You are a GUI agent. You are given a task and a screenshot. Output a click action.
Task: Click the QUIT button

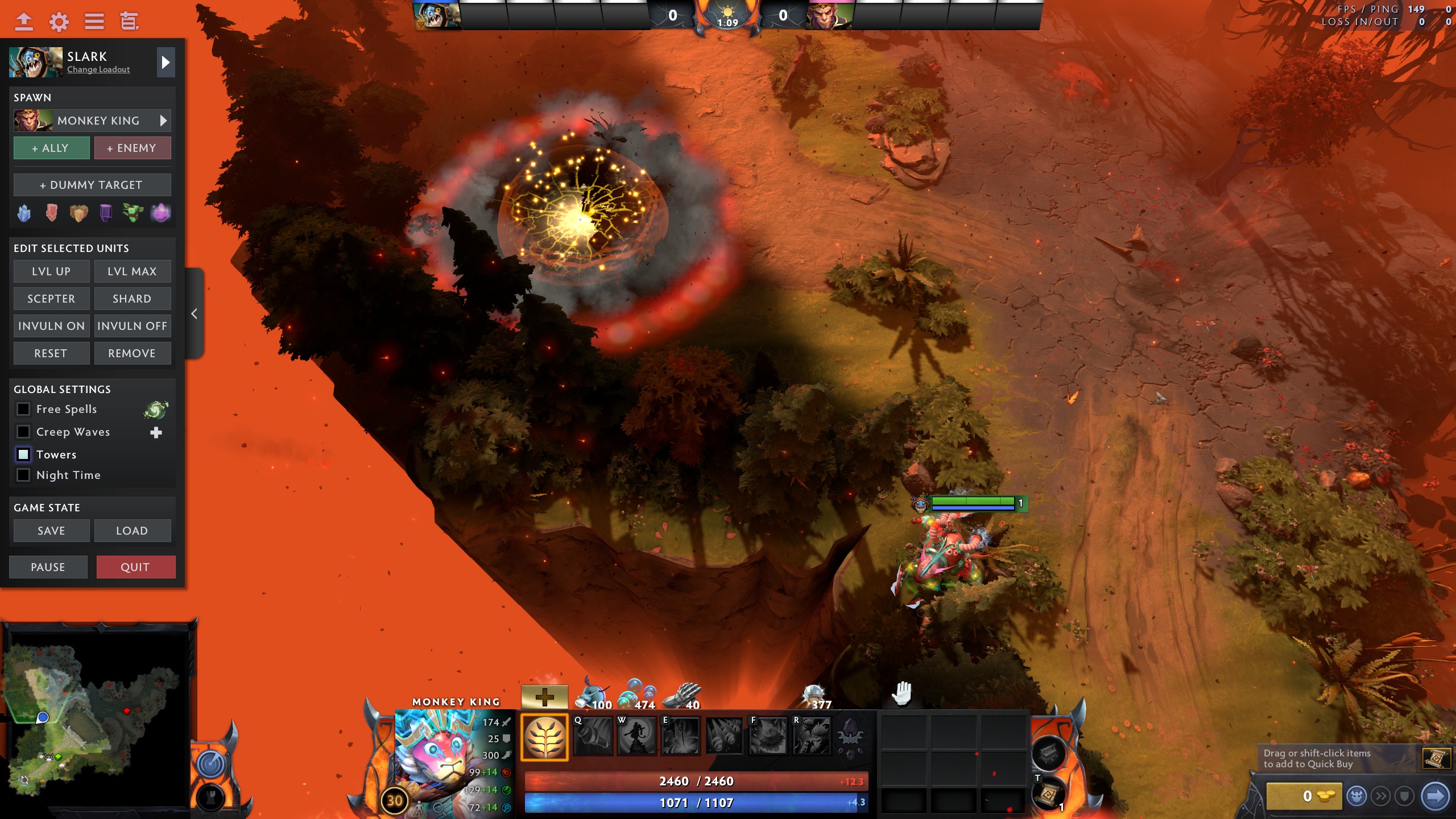(136, 566)
